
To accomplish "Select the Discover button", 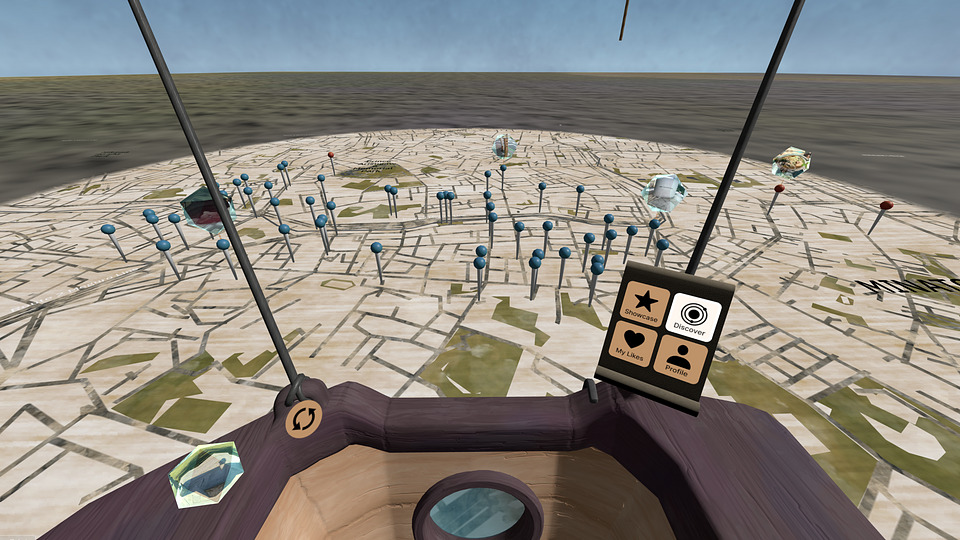I will click(692, 315).
